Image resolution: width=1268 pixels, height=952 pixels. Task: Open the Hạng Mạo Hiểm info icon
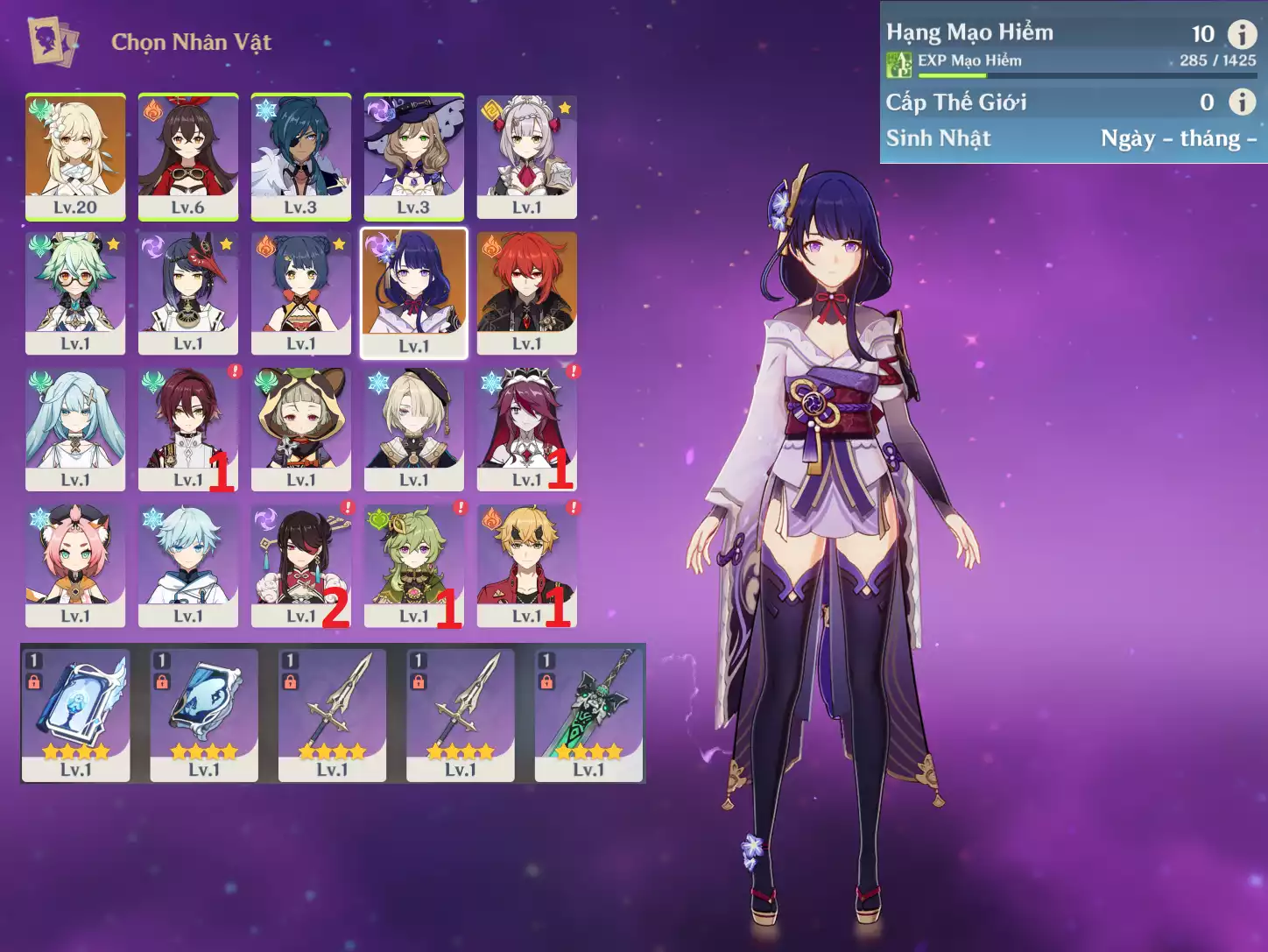(x=1242, y=34)
